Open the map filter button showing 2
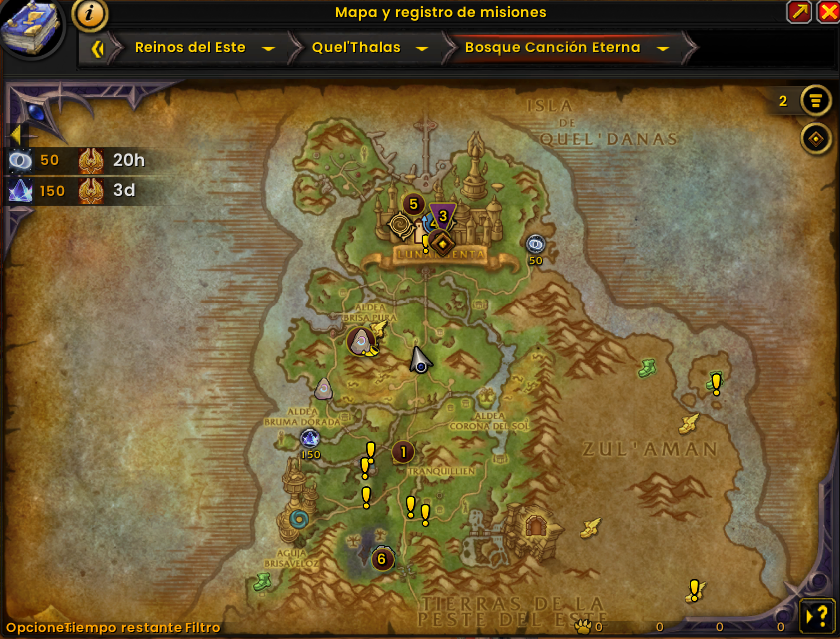 [817, 101]
